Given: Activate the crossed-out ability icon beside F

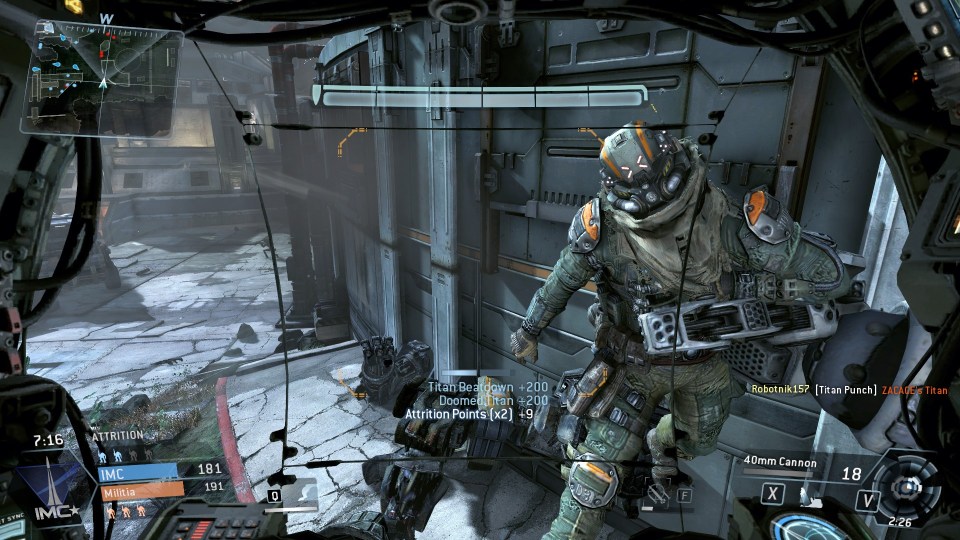Looking at the screenshot, I should click(x=656, y=492).
